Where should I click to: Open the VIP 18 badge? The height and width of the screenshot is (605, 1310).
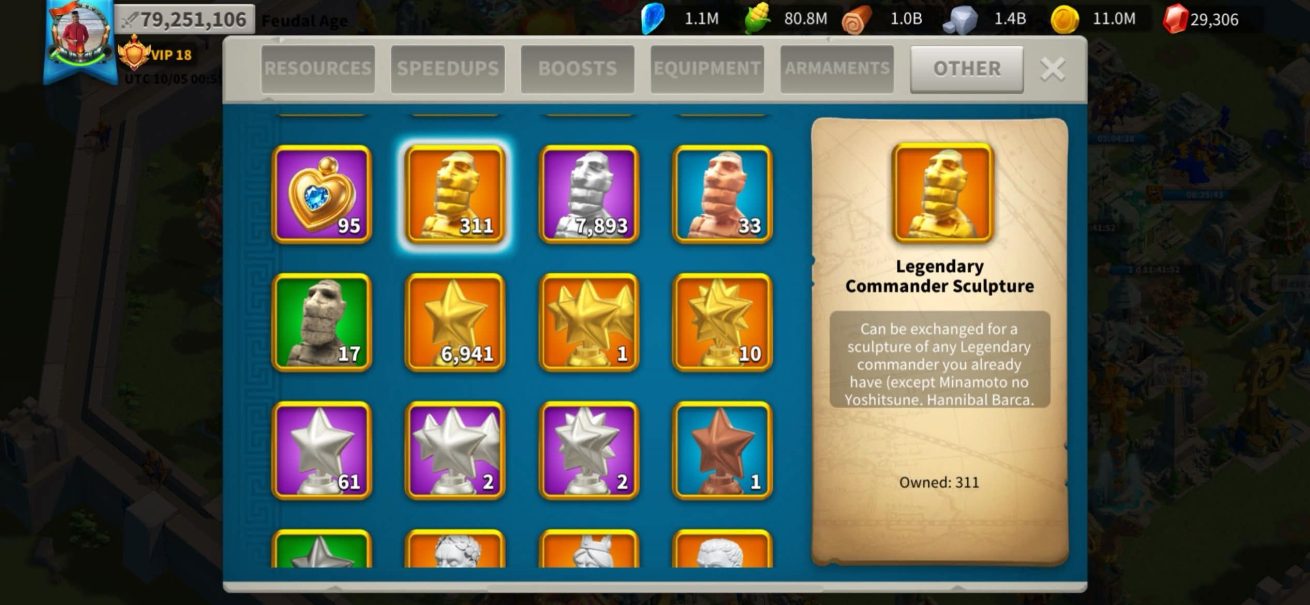(156, 54)
